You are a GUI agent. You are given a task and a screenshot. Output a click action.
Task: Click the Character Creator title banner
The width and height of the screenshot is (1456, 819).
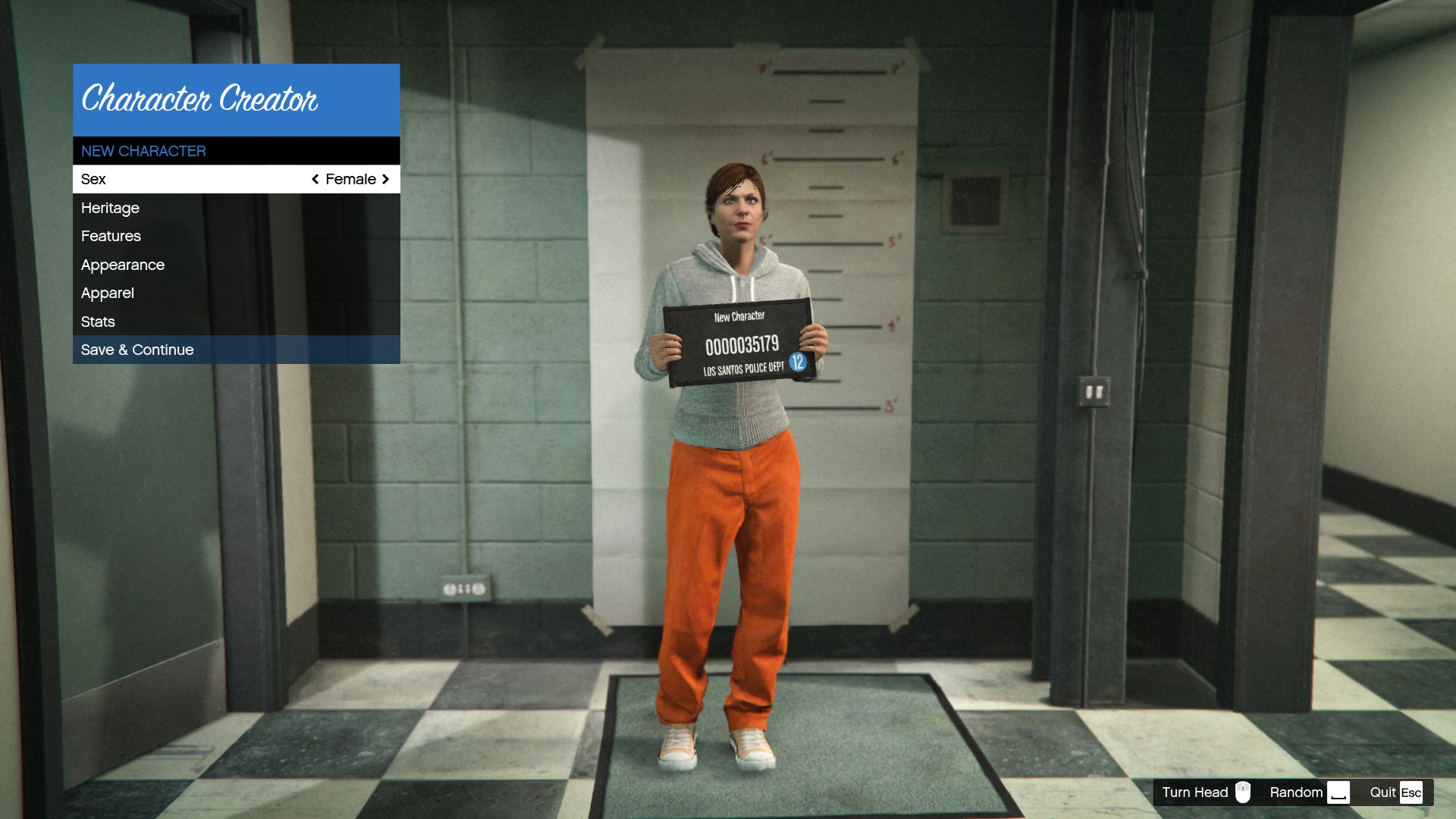click(201, 99)
